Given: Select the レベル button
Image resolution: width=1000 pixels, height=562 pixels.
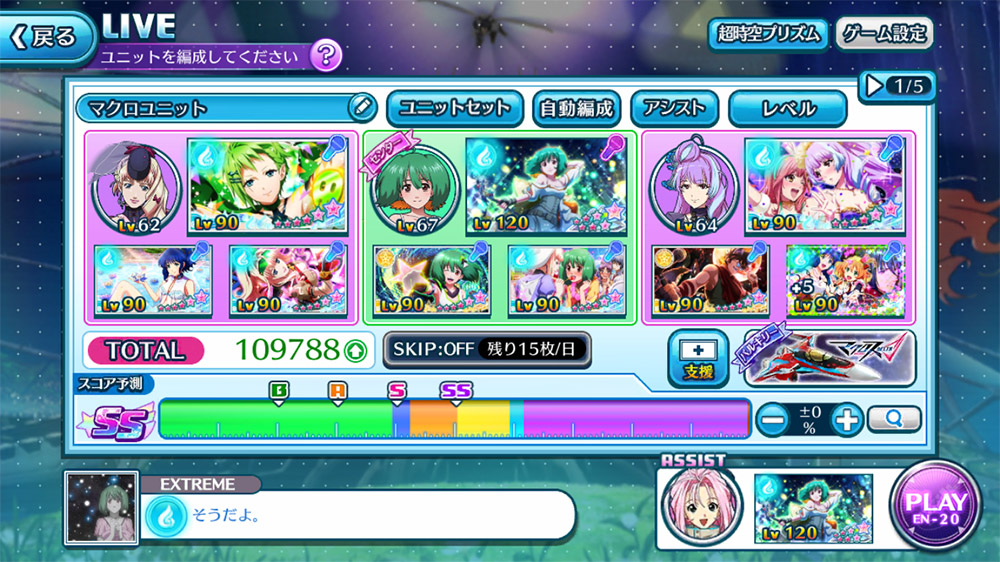Looking at the screenshot, I should pyautogui.click(x=787, y=108).
